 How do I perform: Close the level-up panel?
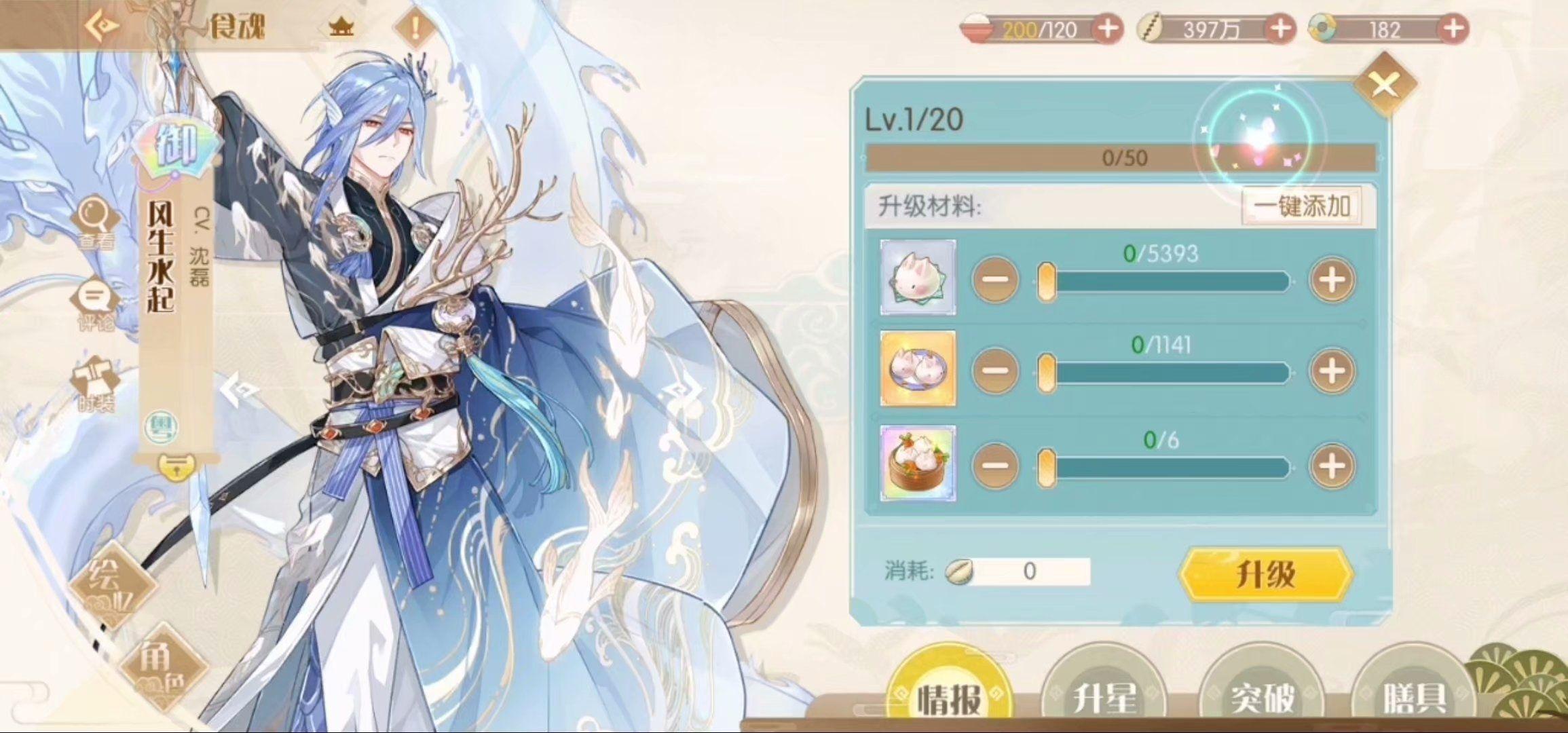point(1384,86)
